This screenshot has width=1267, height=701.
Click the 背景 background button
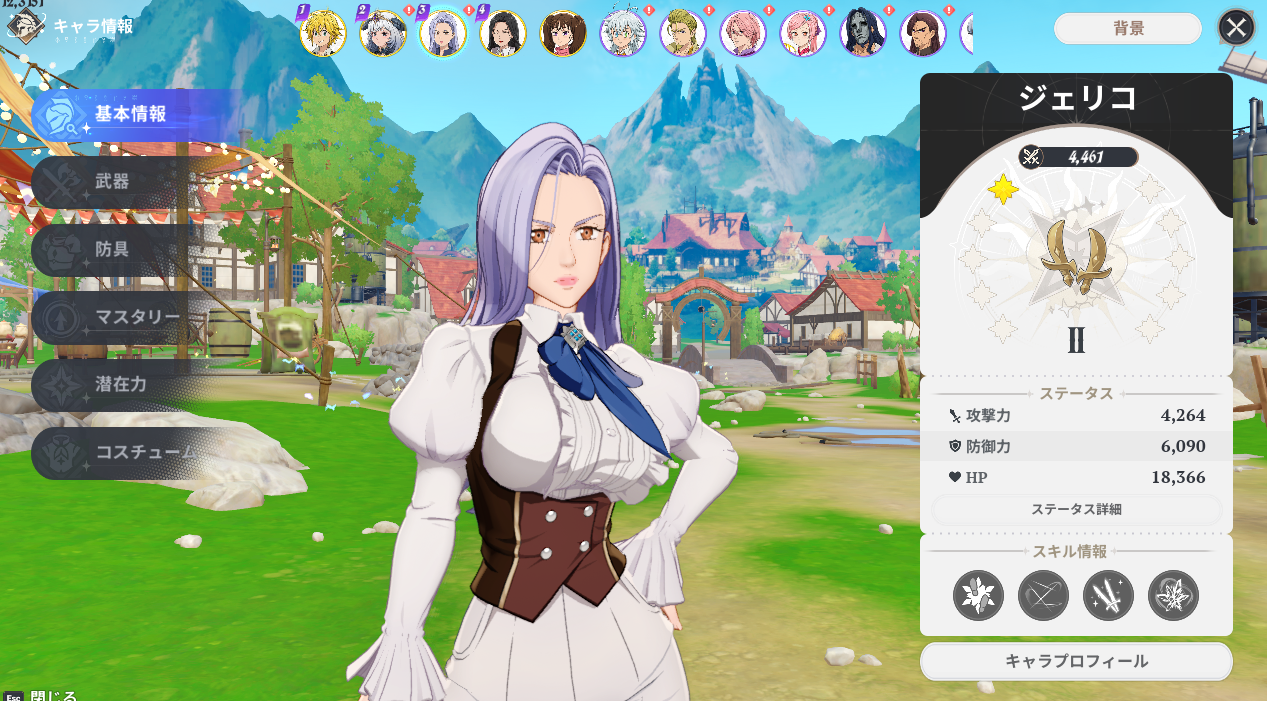(x=1128, y=29)
